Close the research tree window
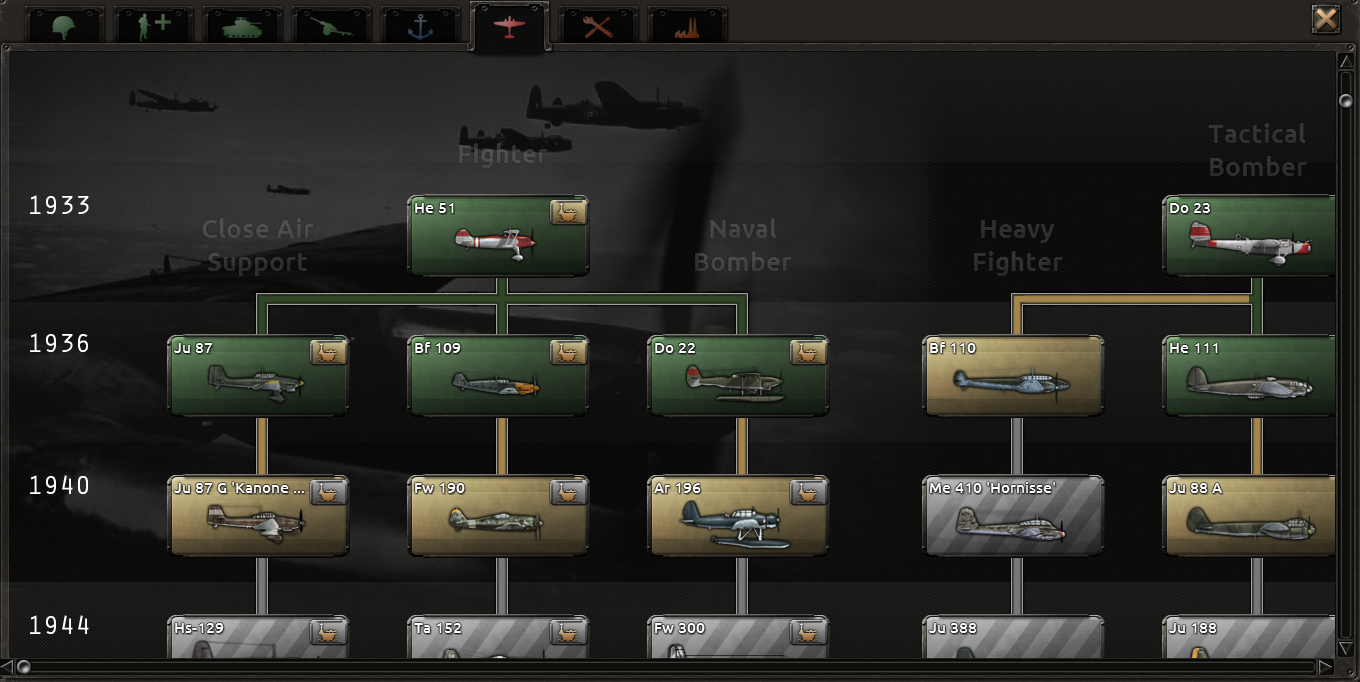This screenshot has height=682, width=1360. (x=1326, y=19)
